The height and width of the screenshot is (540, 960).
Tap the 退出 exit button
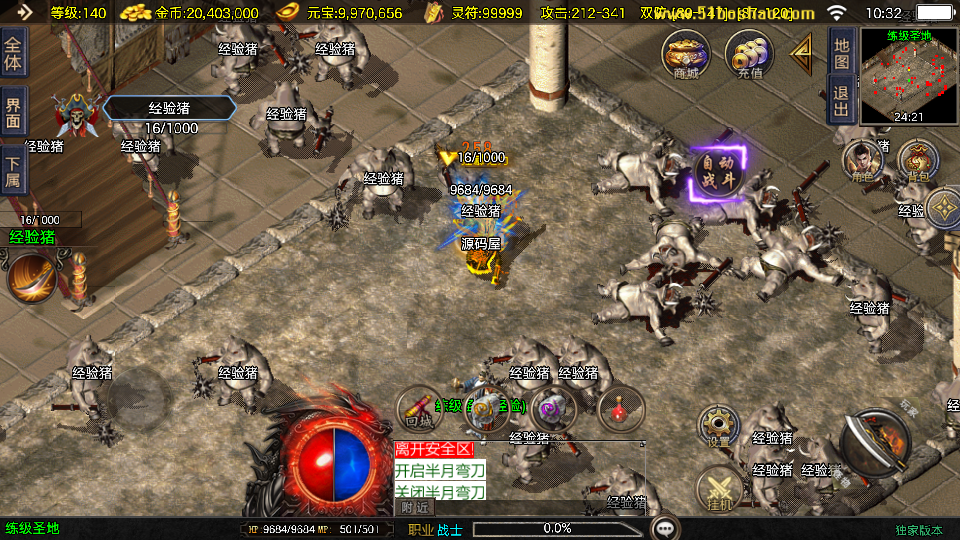[842, 100]
